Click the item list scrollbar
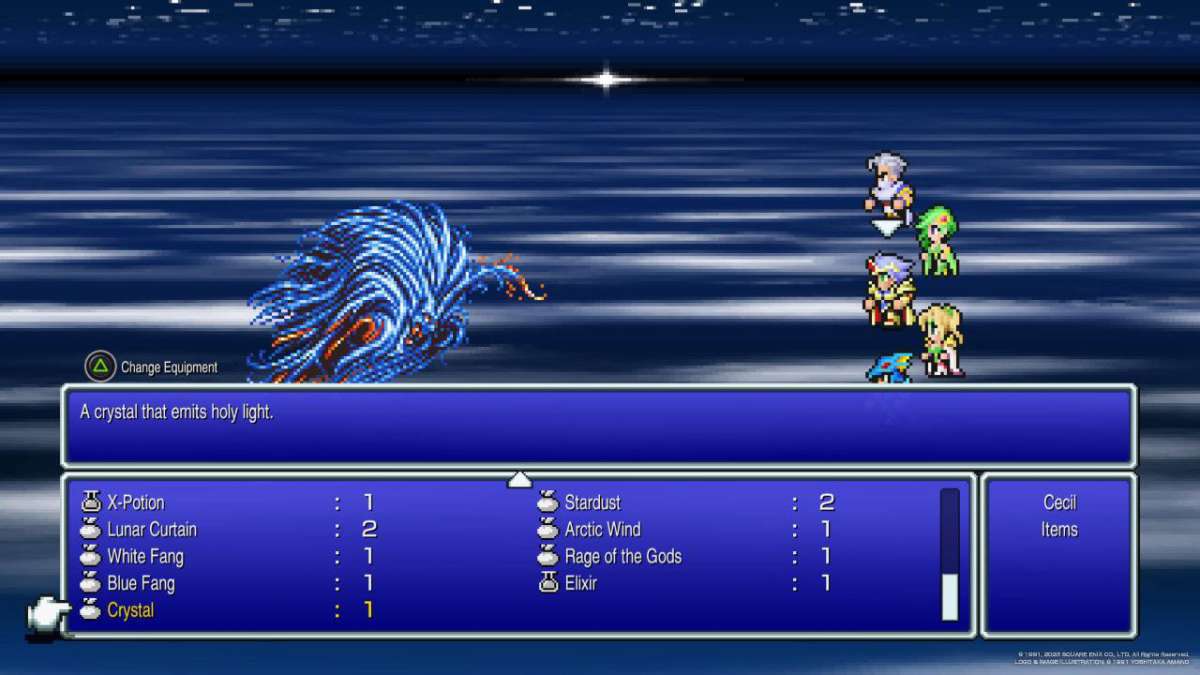This screenshot has height=675, width=1200. coord(949,555)
